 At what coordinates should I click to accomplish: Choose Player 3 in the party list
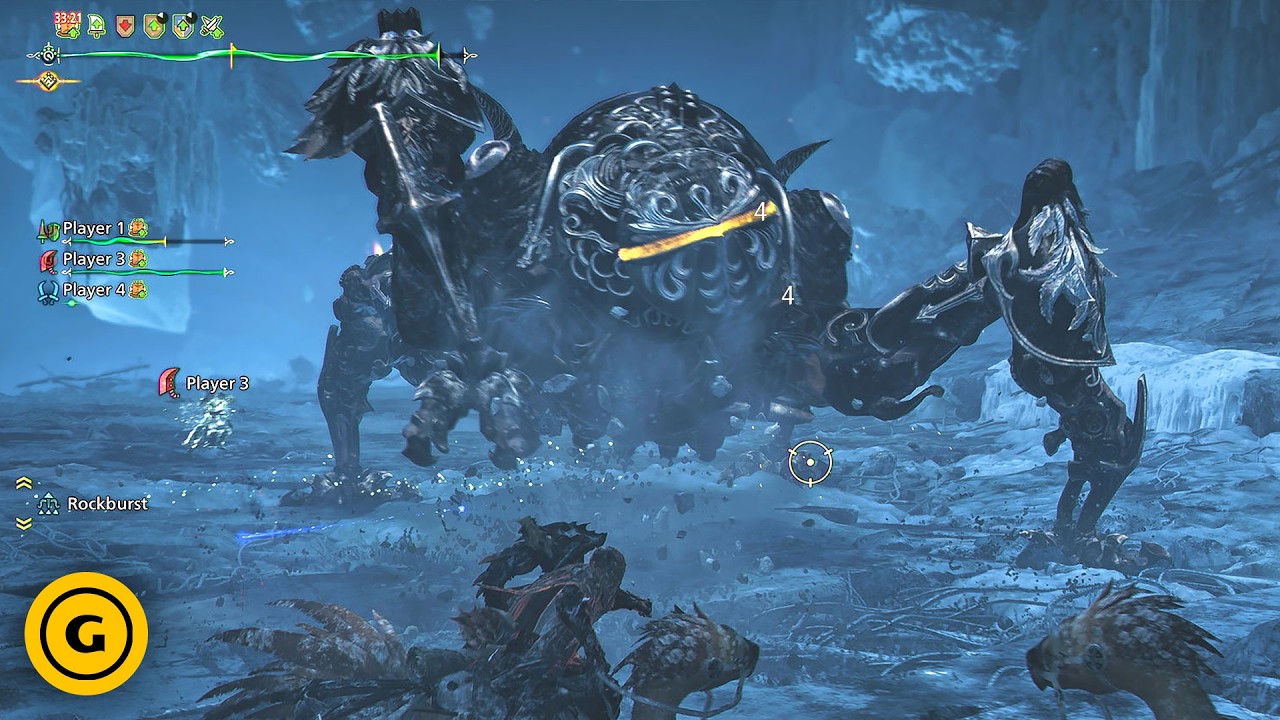93,259
